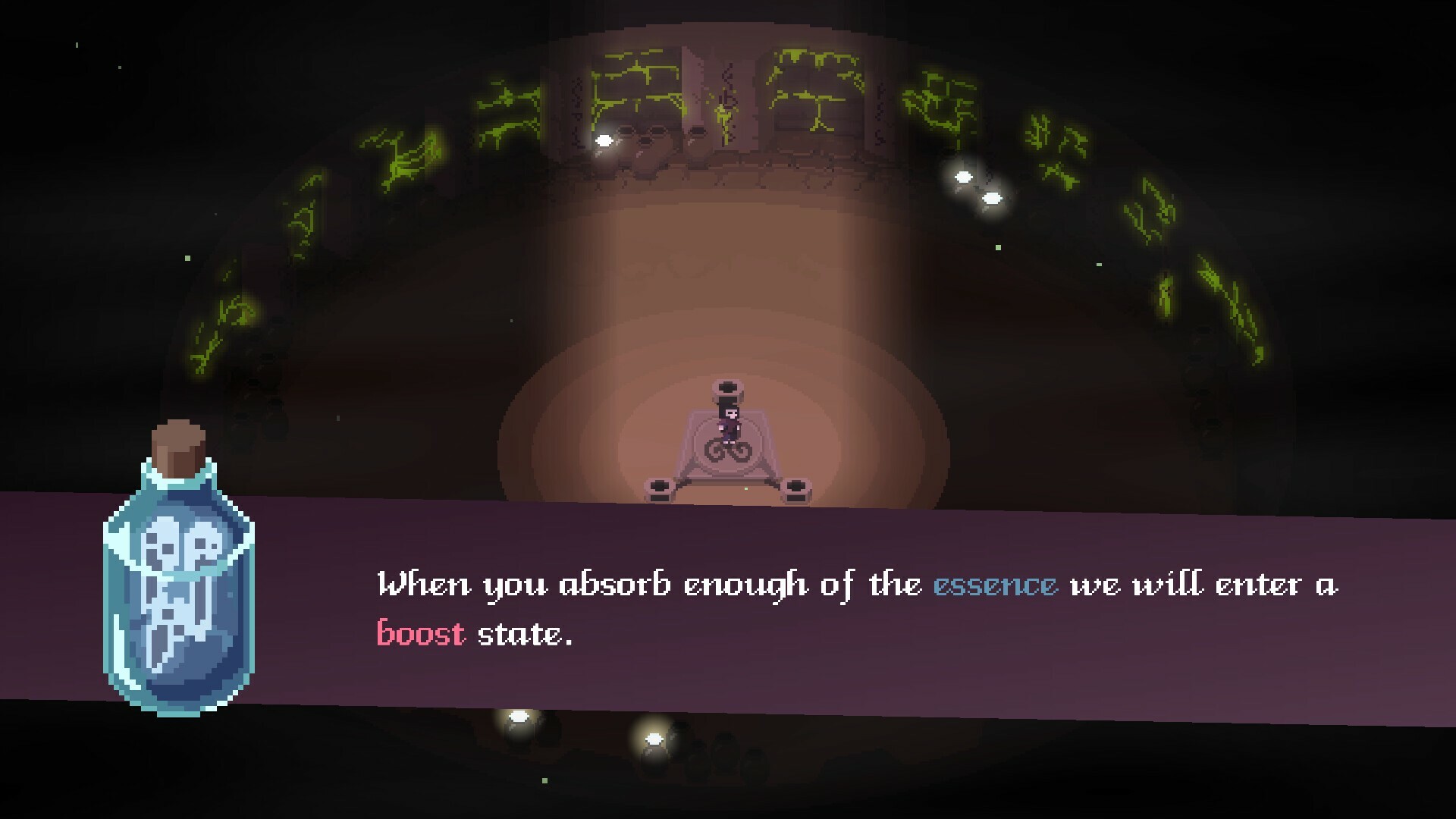Click the character riding the bicycle
This screenshot has width=1456, height=819.
tap(726, 417)
